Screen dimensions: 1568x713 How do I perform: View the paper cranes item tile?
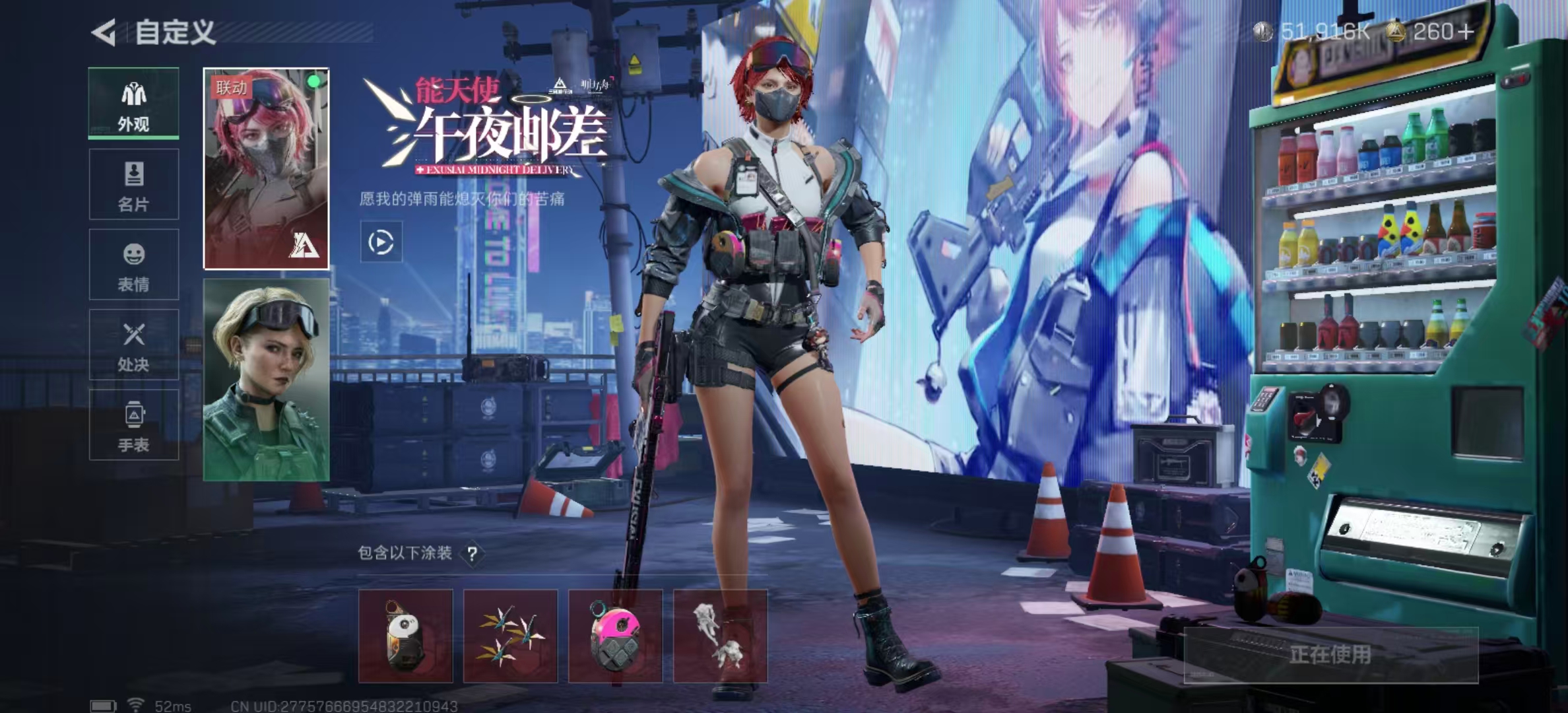[x=510, y=636]
